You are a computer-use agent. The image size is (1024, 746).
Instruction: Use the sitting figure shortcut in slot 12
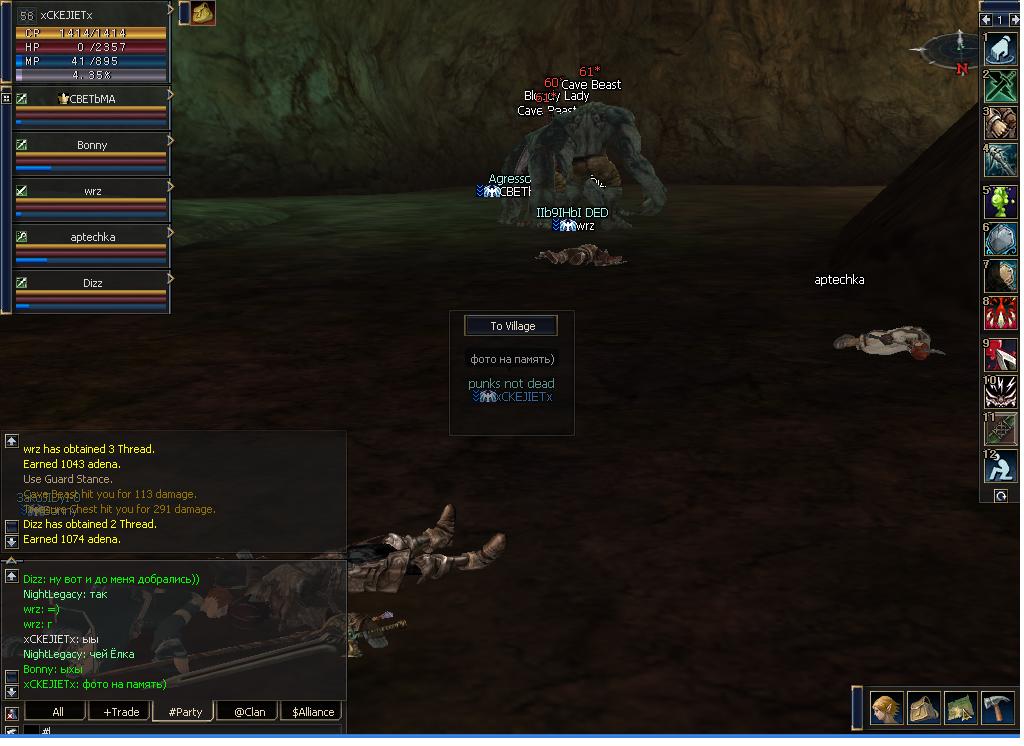click(1000, 466)
